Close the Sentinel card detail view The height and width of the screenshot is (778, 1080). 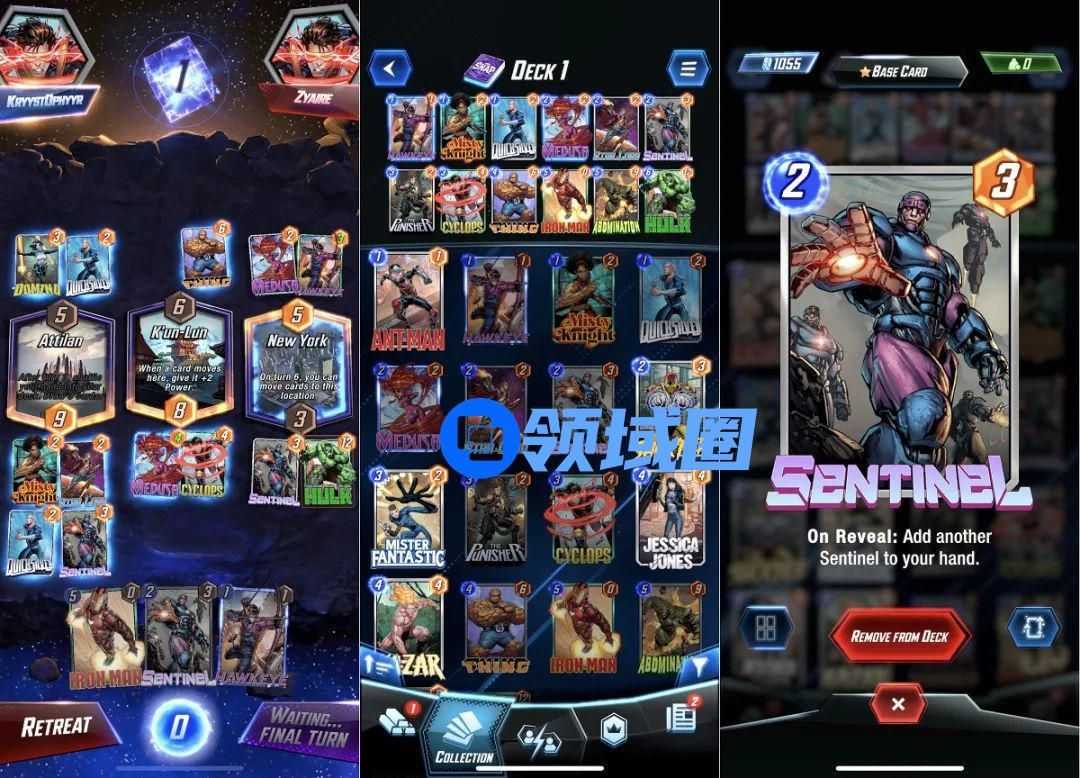(x=898, y=704)
